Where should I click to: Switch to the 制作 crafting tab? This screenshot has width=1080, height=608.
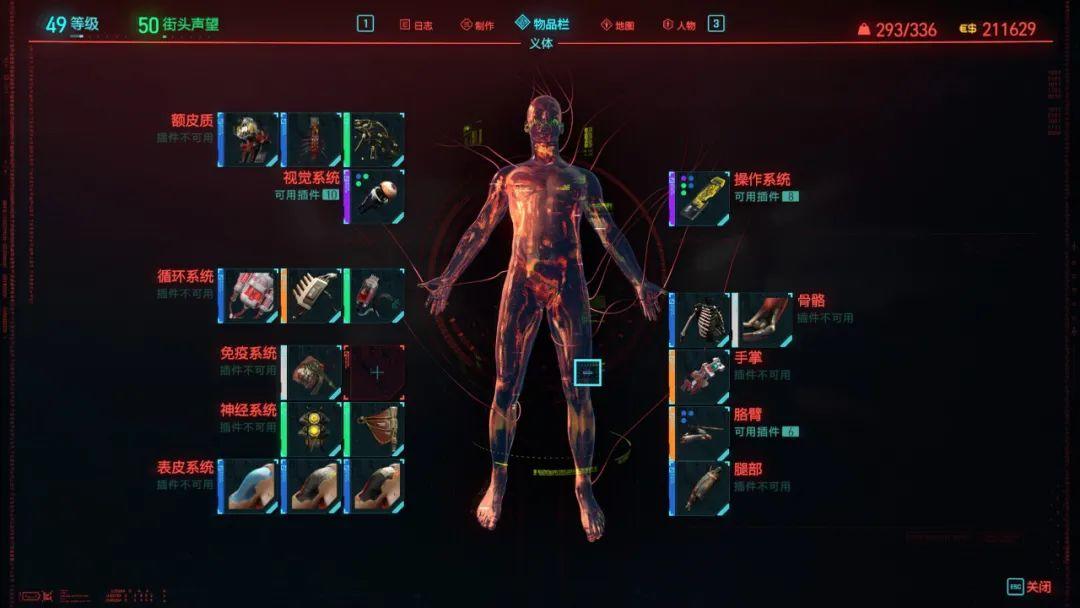pyautogui.click(x=477, y=25)
